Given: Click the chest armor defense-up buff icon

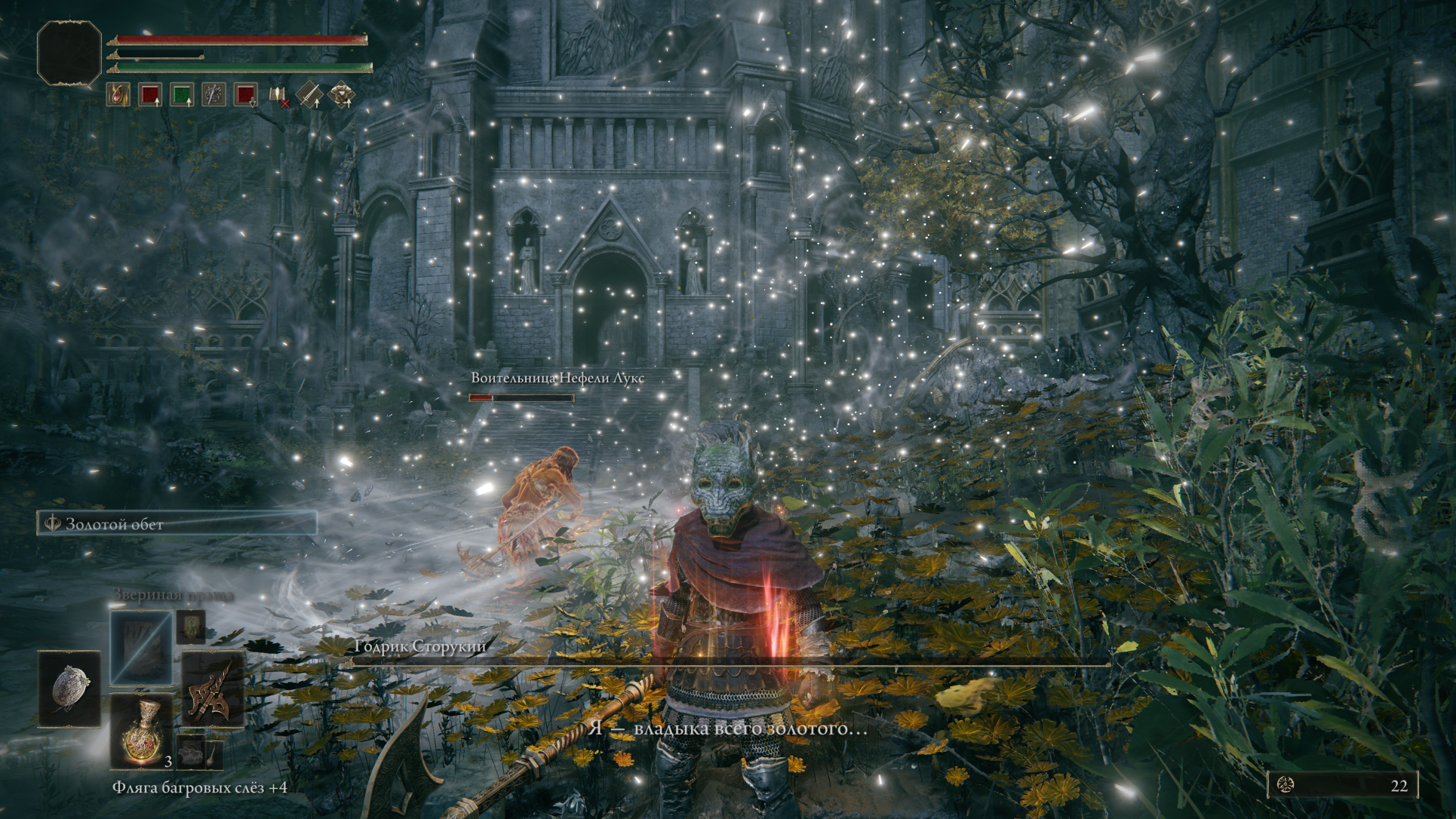Looking at the screenshot, I should 341,95.
